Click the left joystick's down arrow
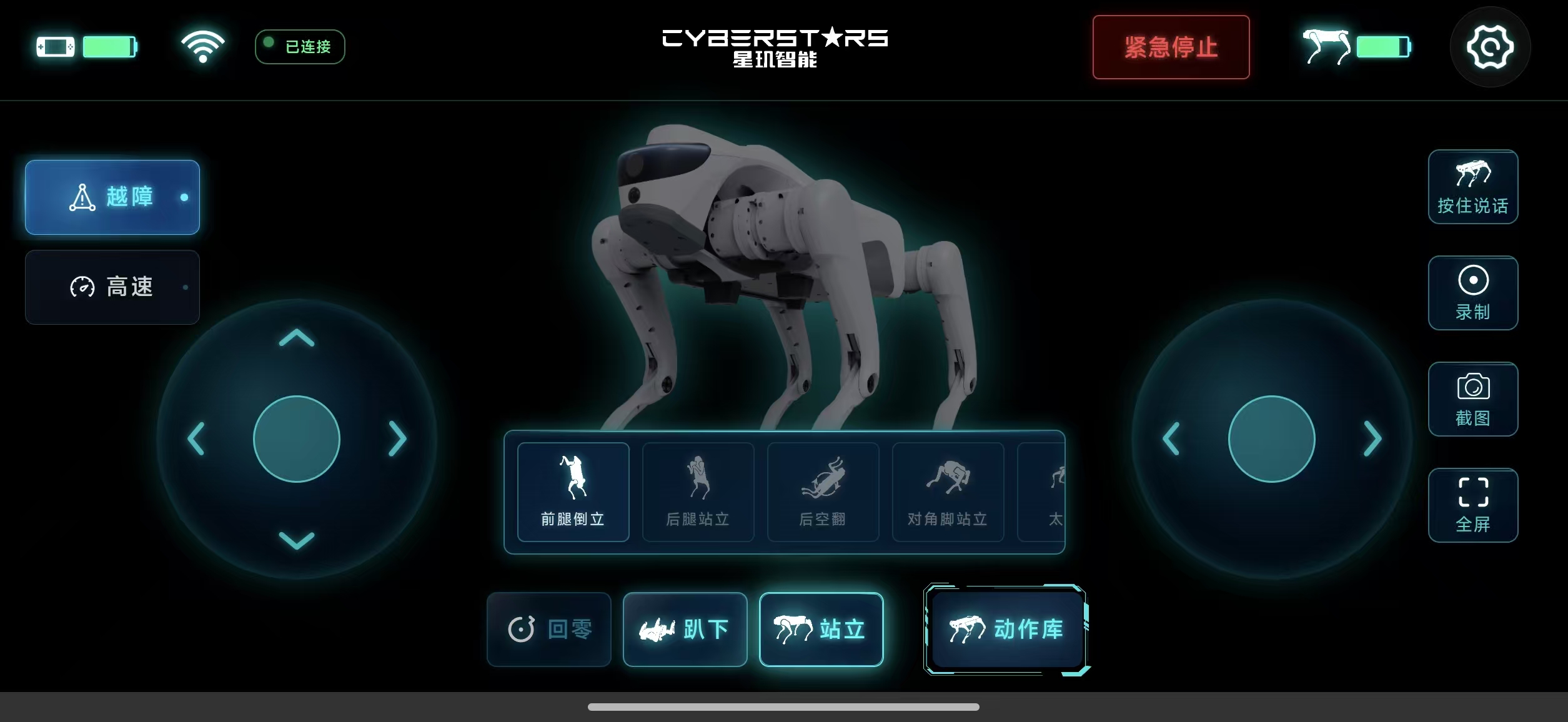The height and width of the screenshot is (722, 1568). [297, 540]
